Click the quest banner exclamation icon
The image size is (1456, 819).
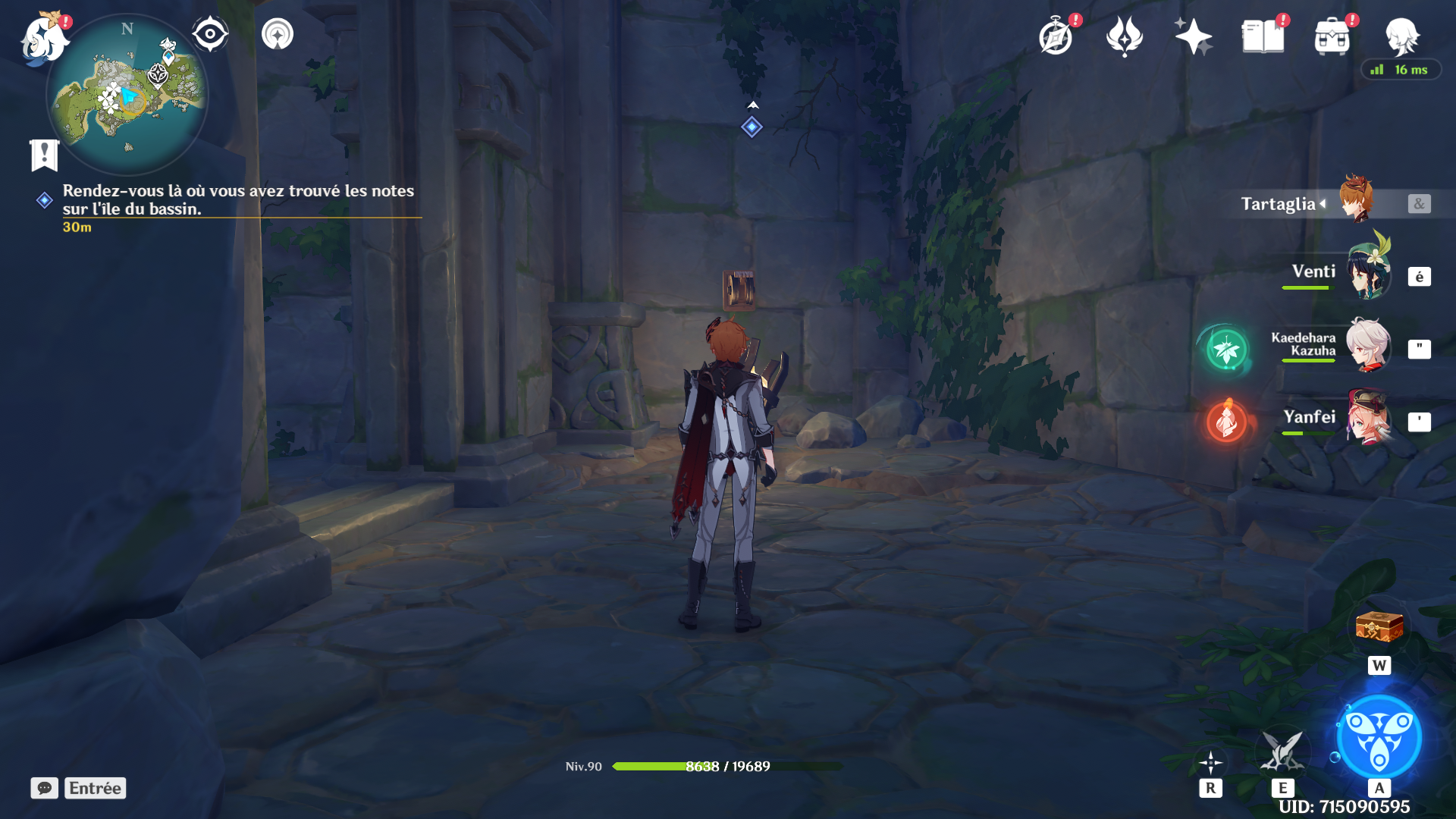point(44,155)
